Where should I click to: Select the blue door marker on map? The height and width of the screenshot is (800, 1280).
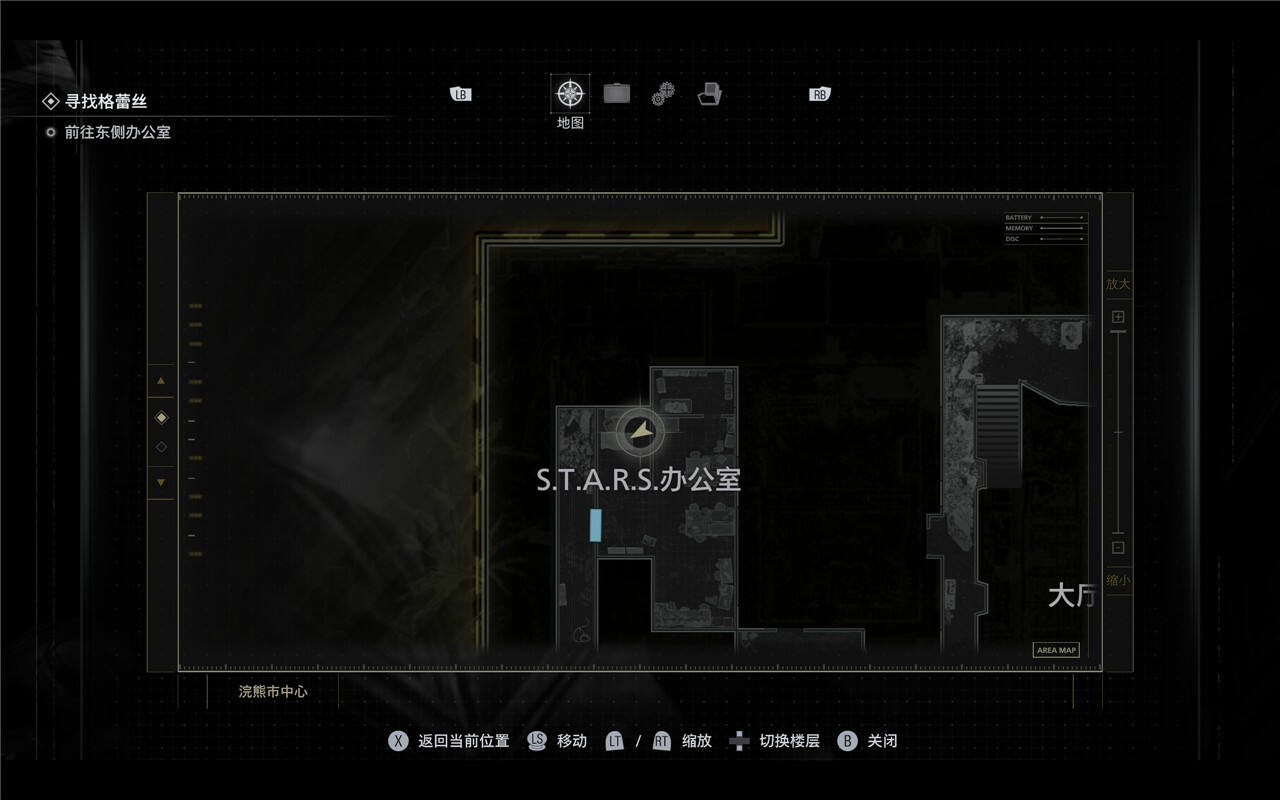pyautogui.click(x=596, y=525)
